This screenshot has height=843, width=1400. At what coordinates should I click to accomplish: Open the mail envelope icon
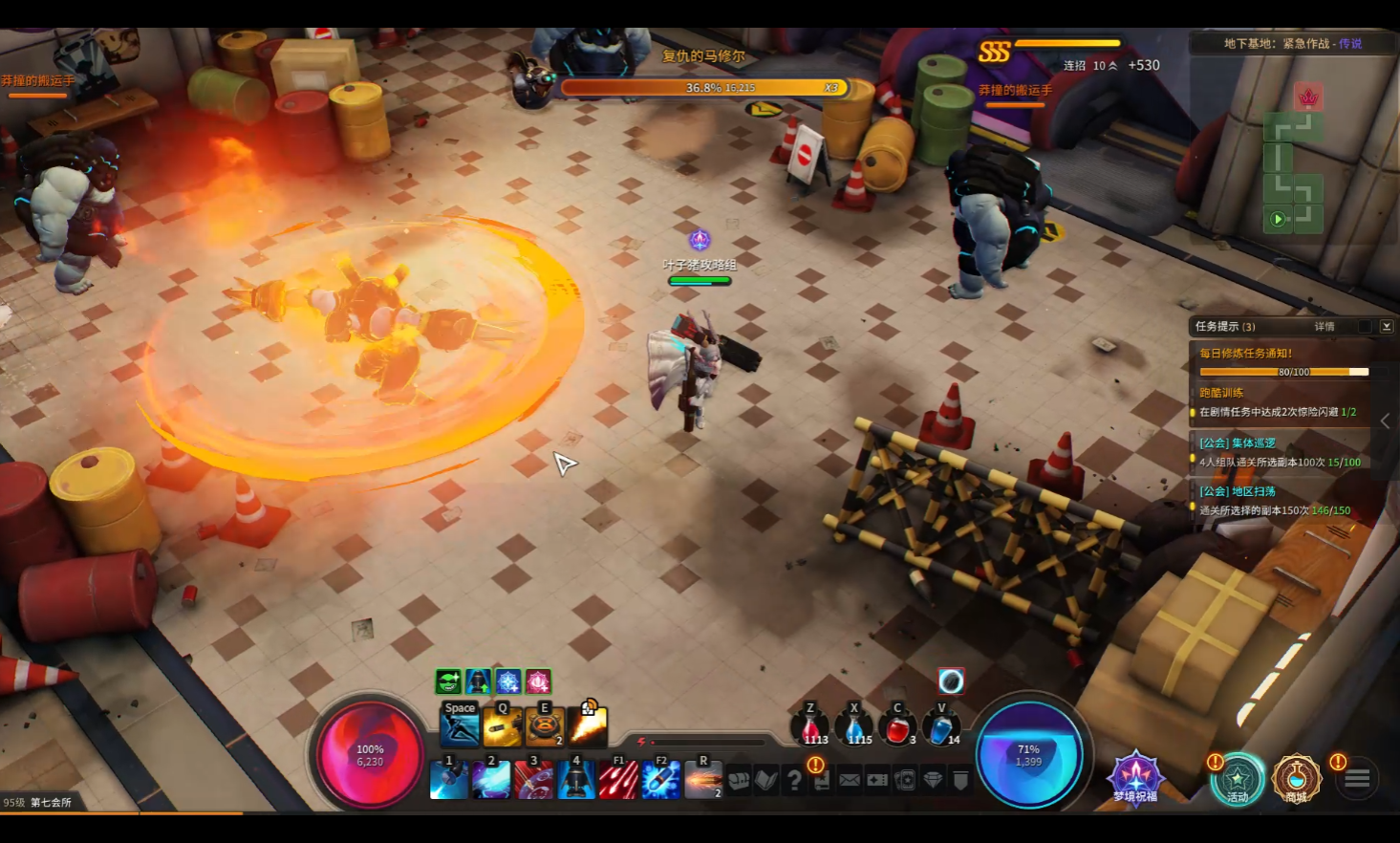[850, 781]
